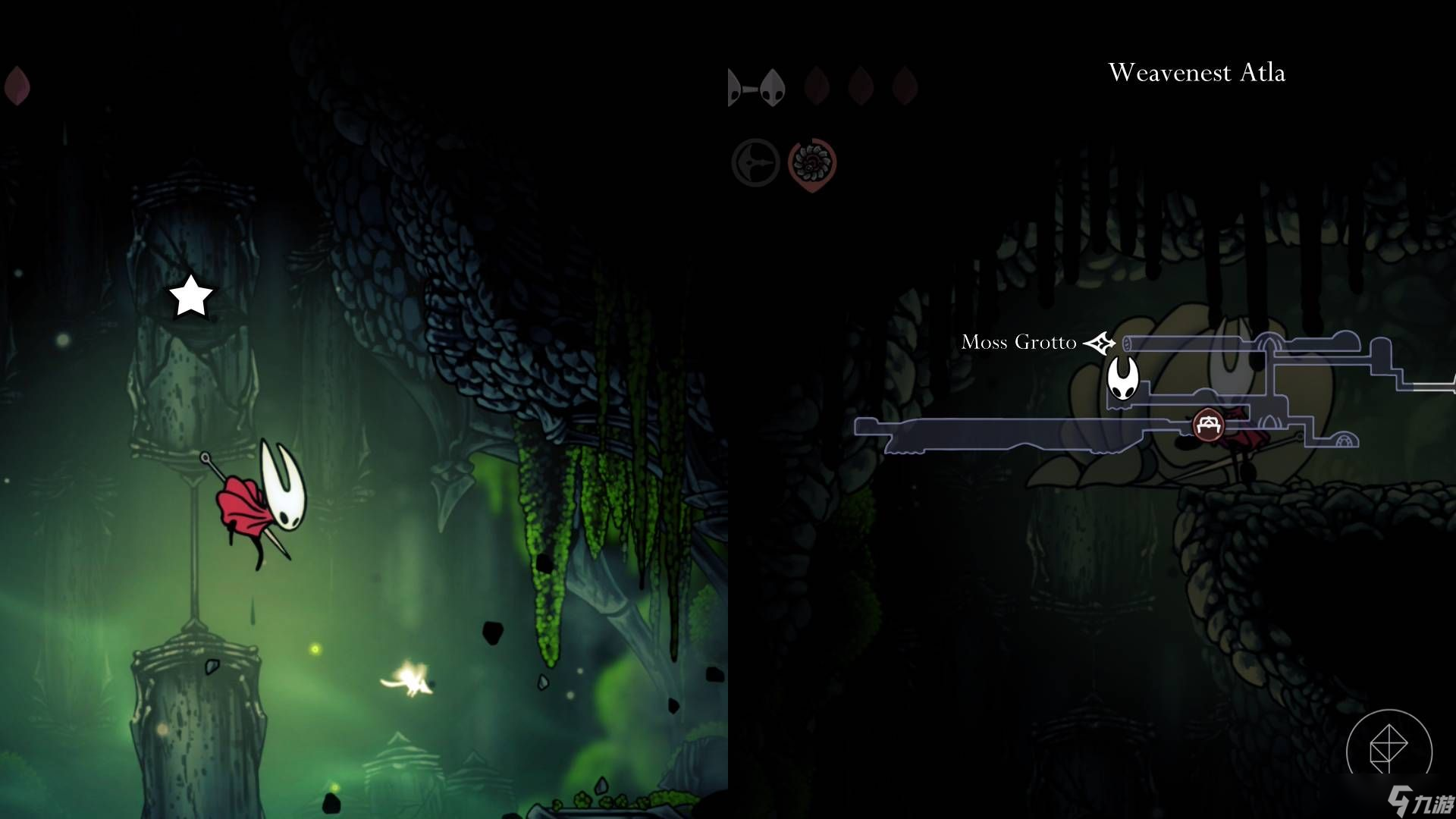Click Hornet's position marker on the map

coord(1122,378)
